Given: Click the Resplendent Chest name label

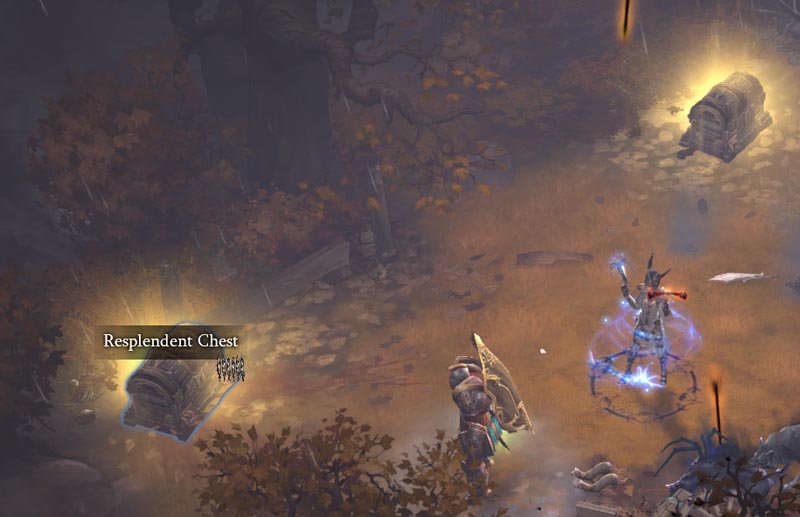Looking at the screenshot, I should (x=171, y=341).
